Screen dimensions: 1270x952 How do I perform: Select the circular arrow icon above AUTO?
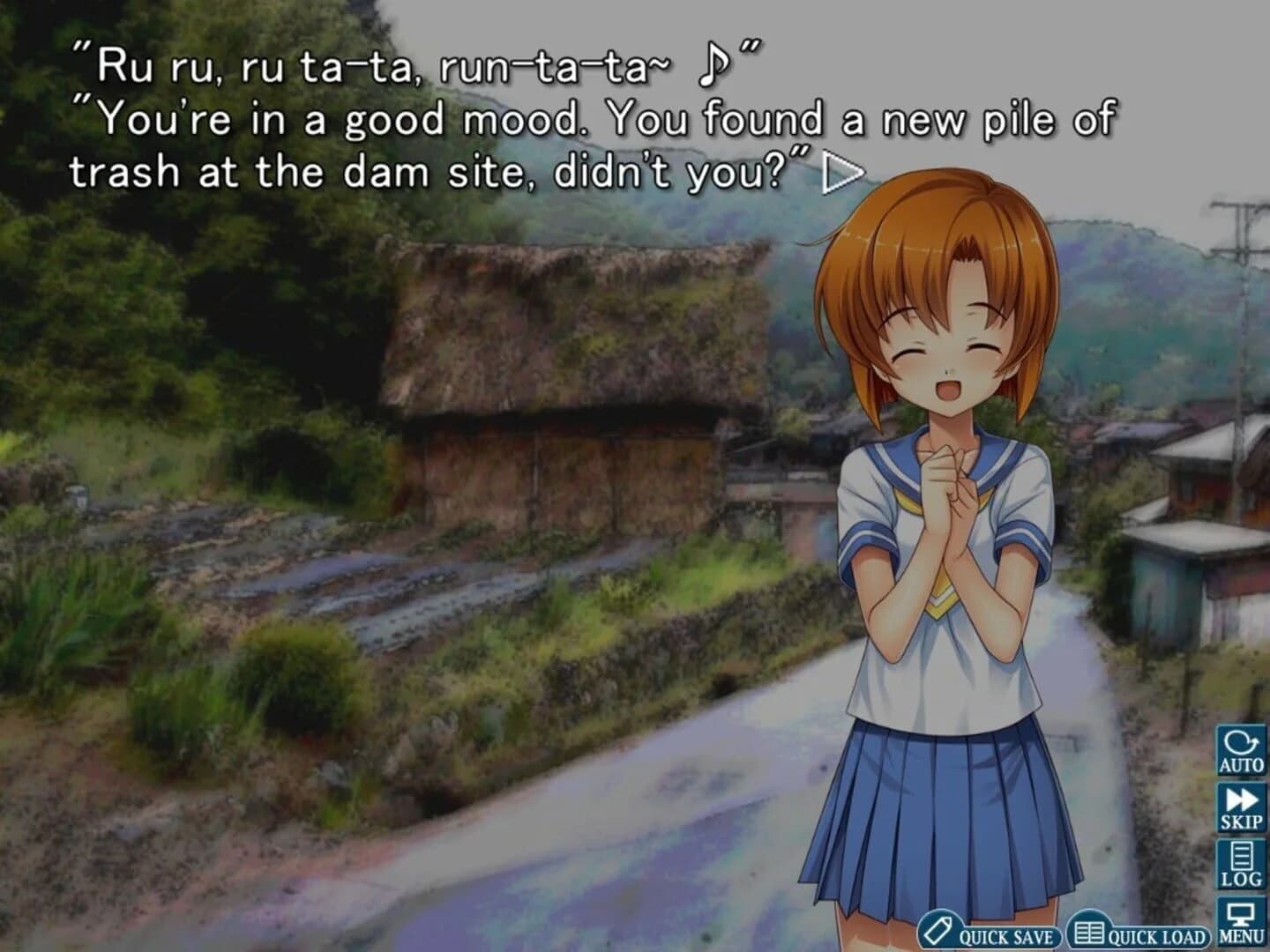[x=1238, y=740]
